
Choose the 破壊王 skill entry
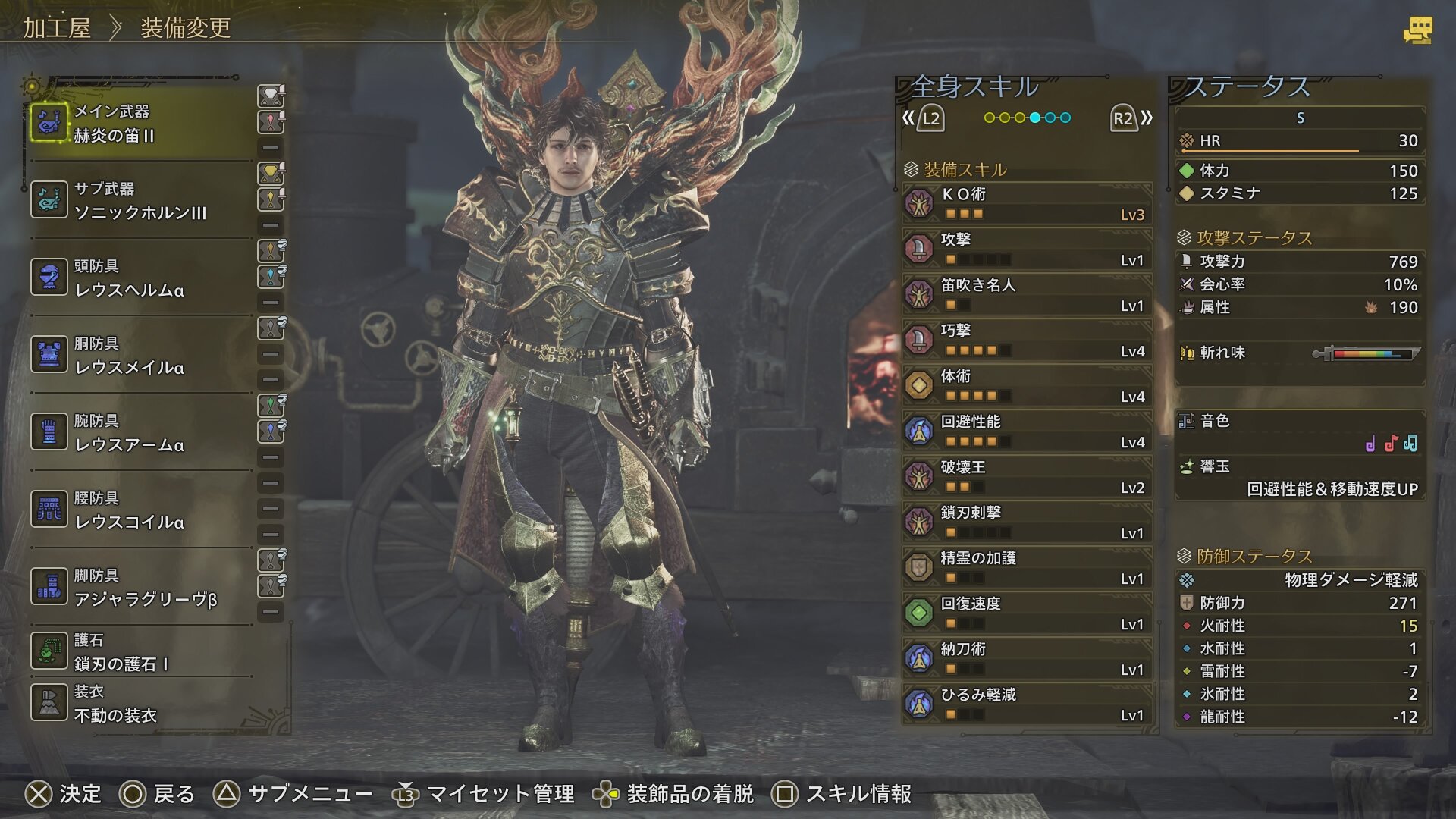1028,477
